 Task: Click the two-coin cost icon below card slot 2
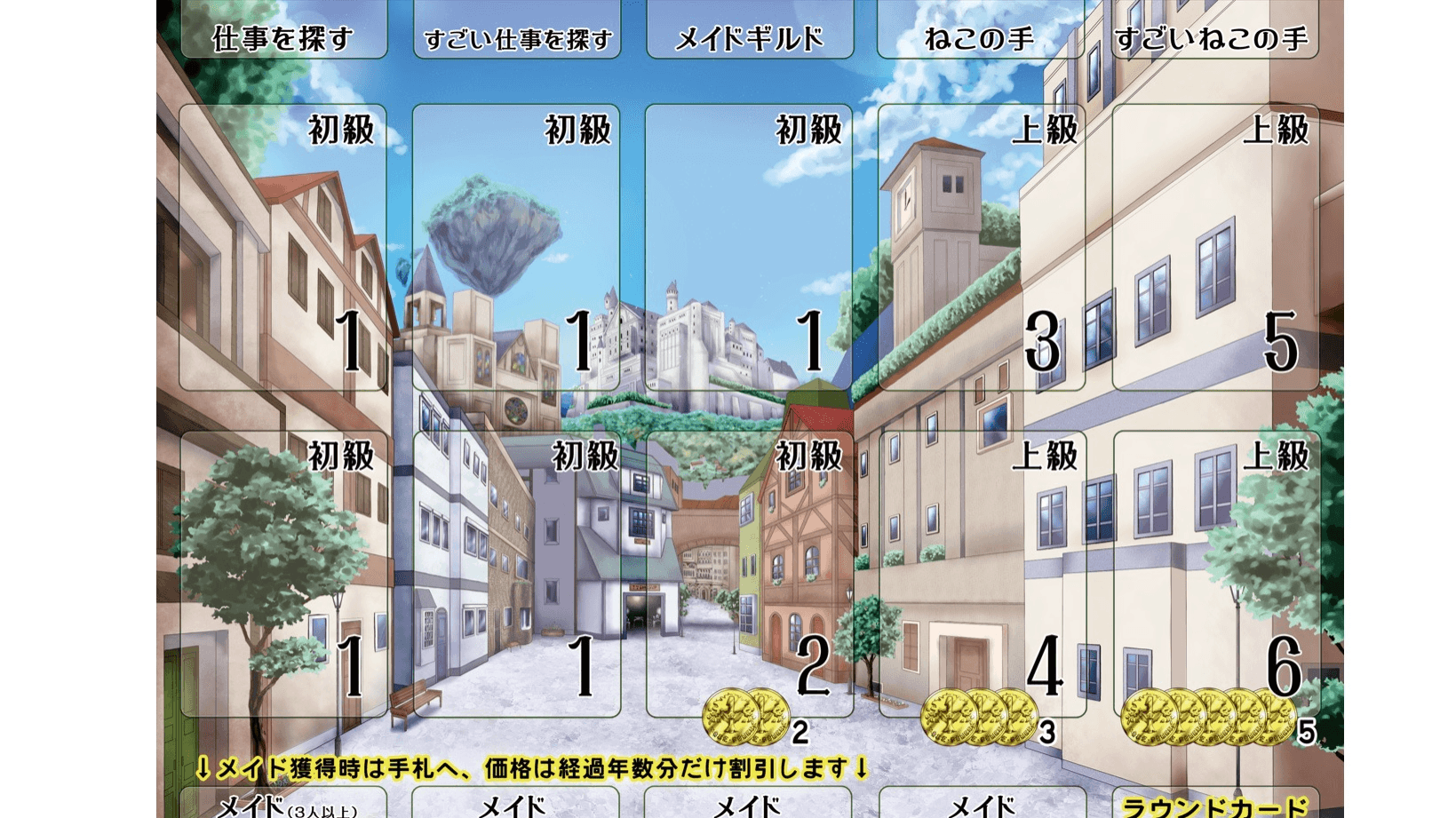coord(744,714)
